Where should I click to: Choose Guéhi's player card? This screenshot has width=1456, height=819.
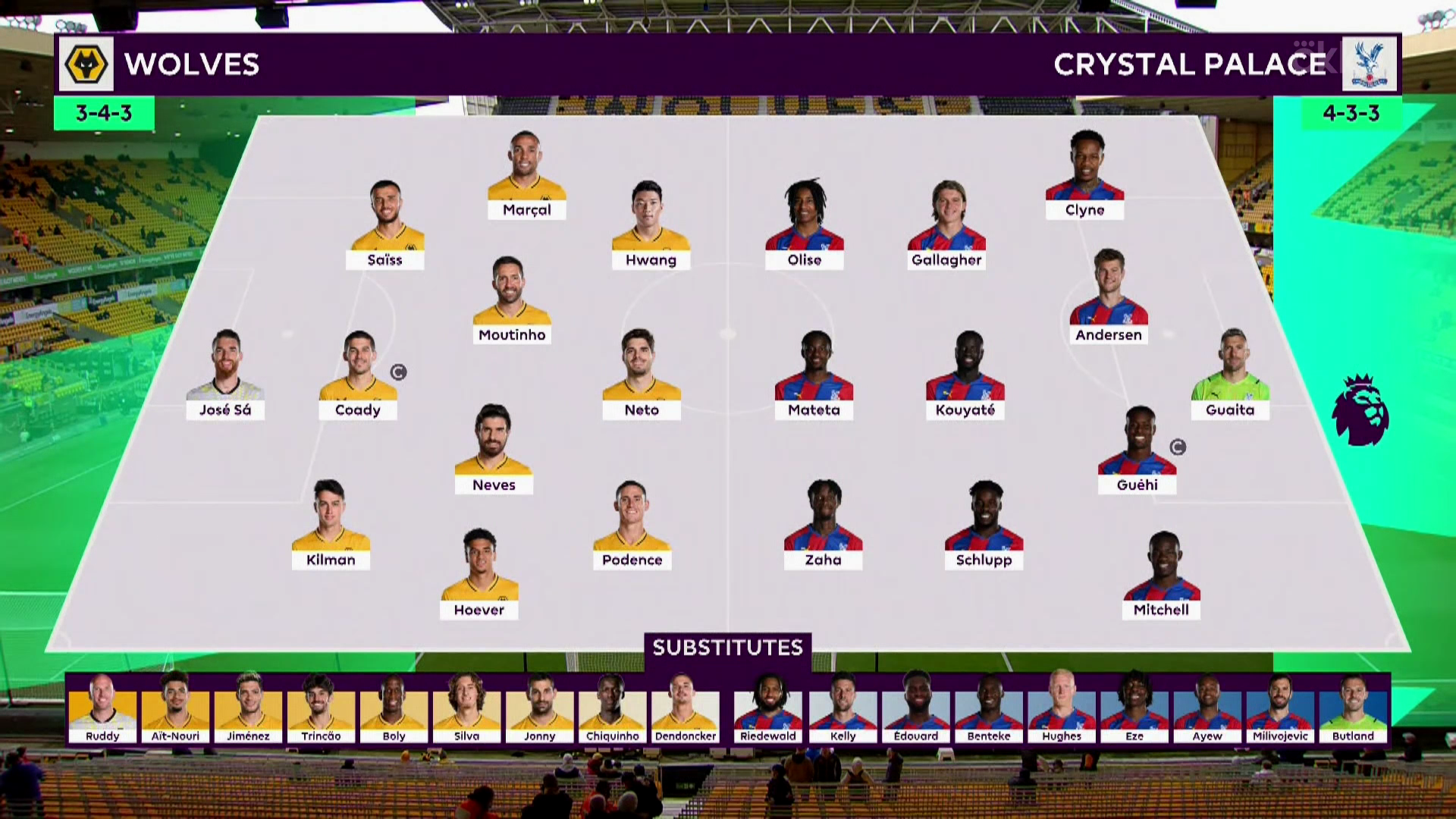pyautogui.click(x=1137, y=451)
